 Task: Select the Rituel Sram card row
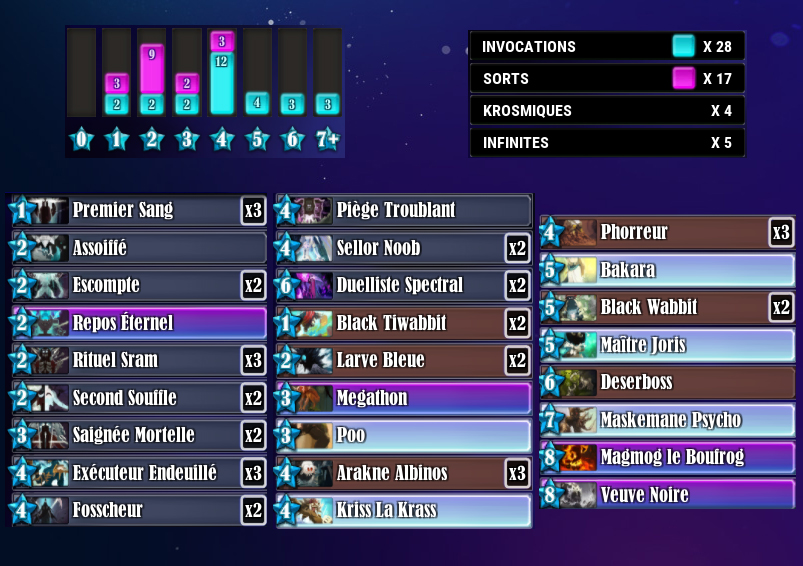pyautogui.click(x=140, y=360)
